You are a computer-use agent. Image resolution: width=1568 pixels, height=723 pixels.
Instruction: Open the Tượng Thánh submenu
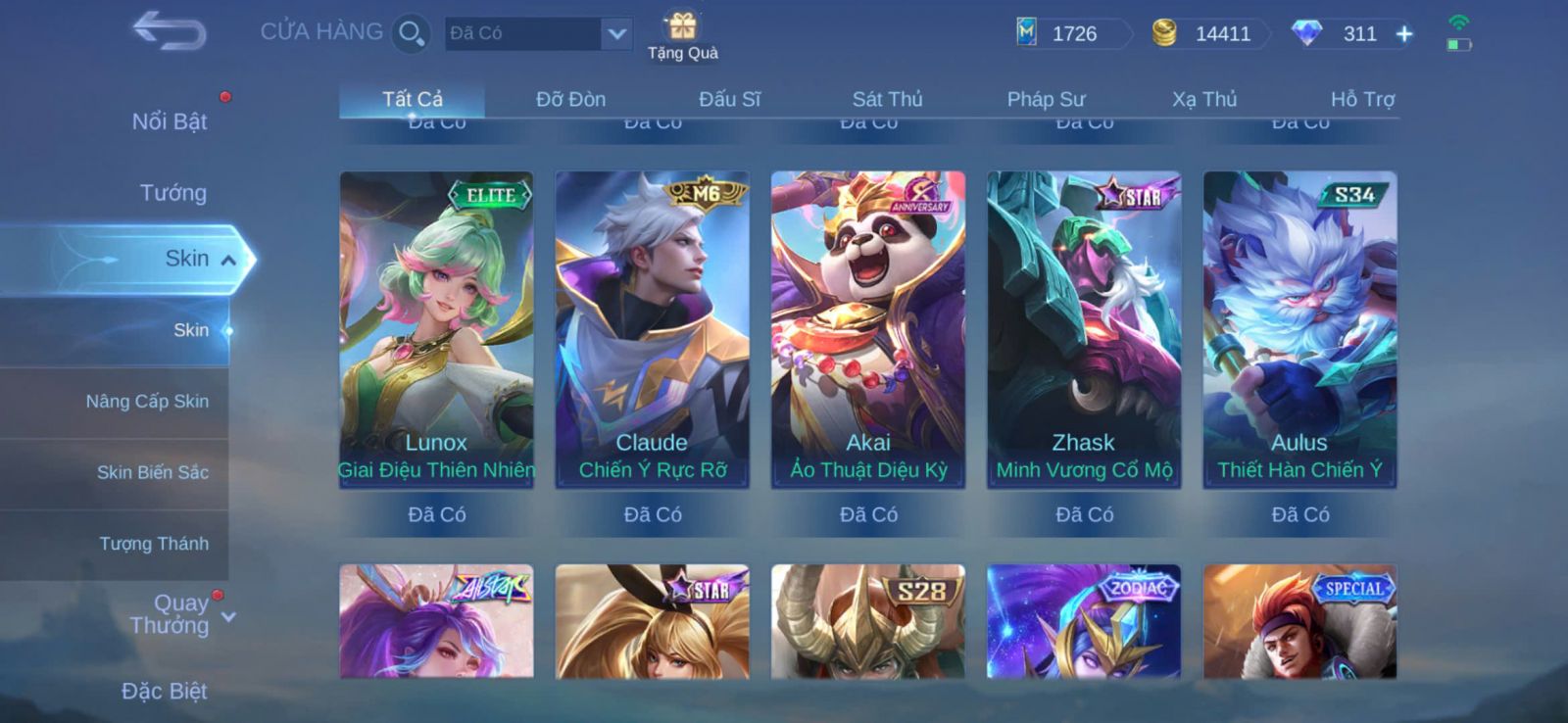tap(154, 544)
